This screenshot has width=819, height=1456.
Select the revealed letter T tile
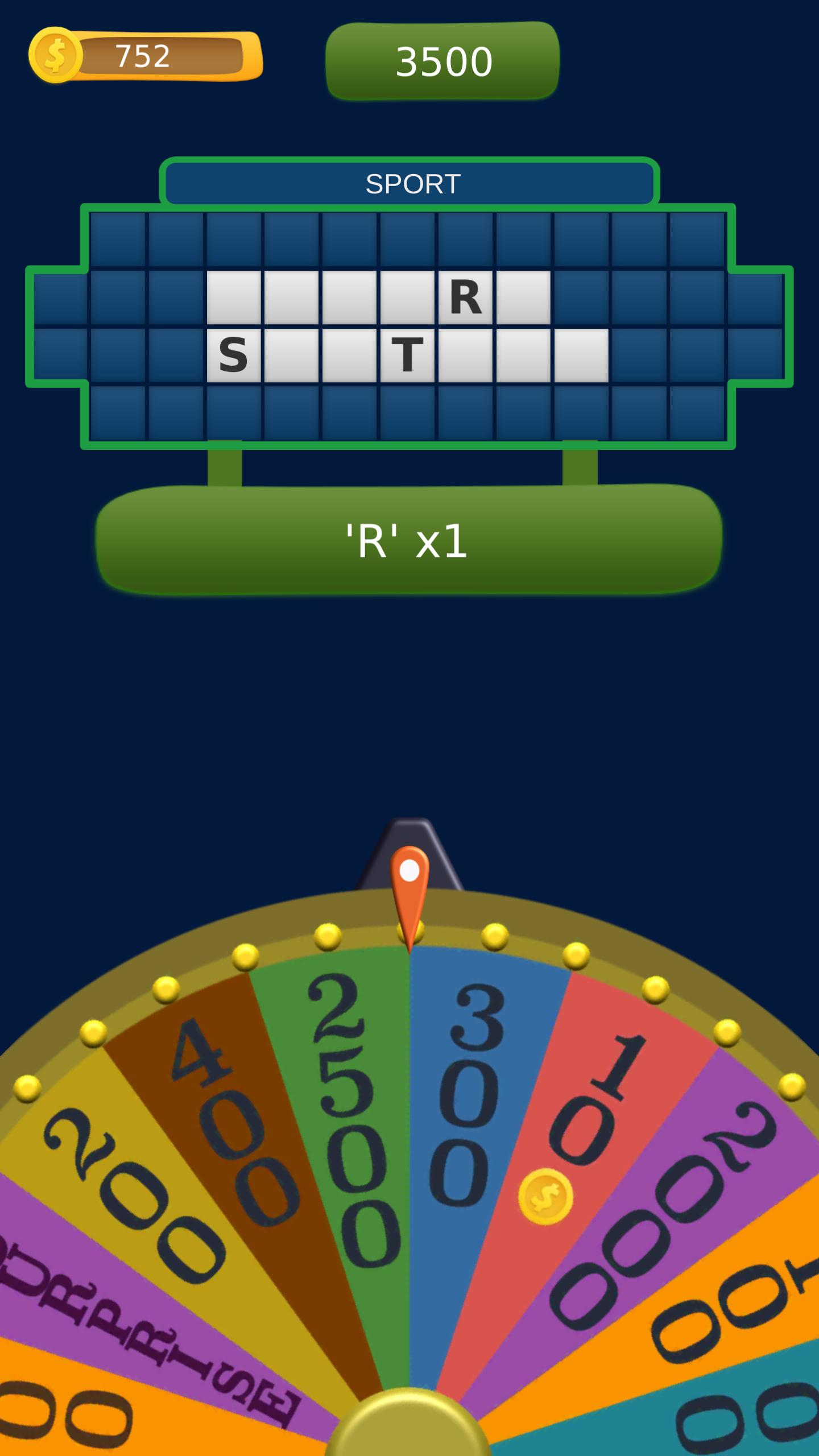(x=407, y=353)
